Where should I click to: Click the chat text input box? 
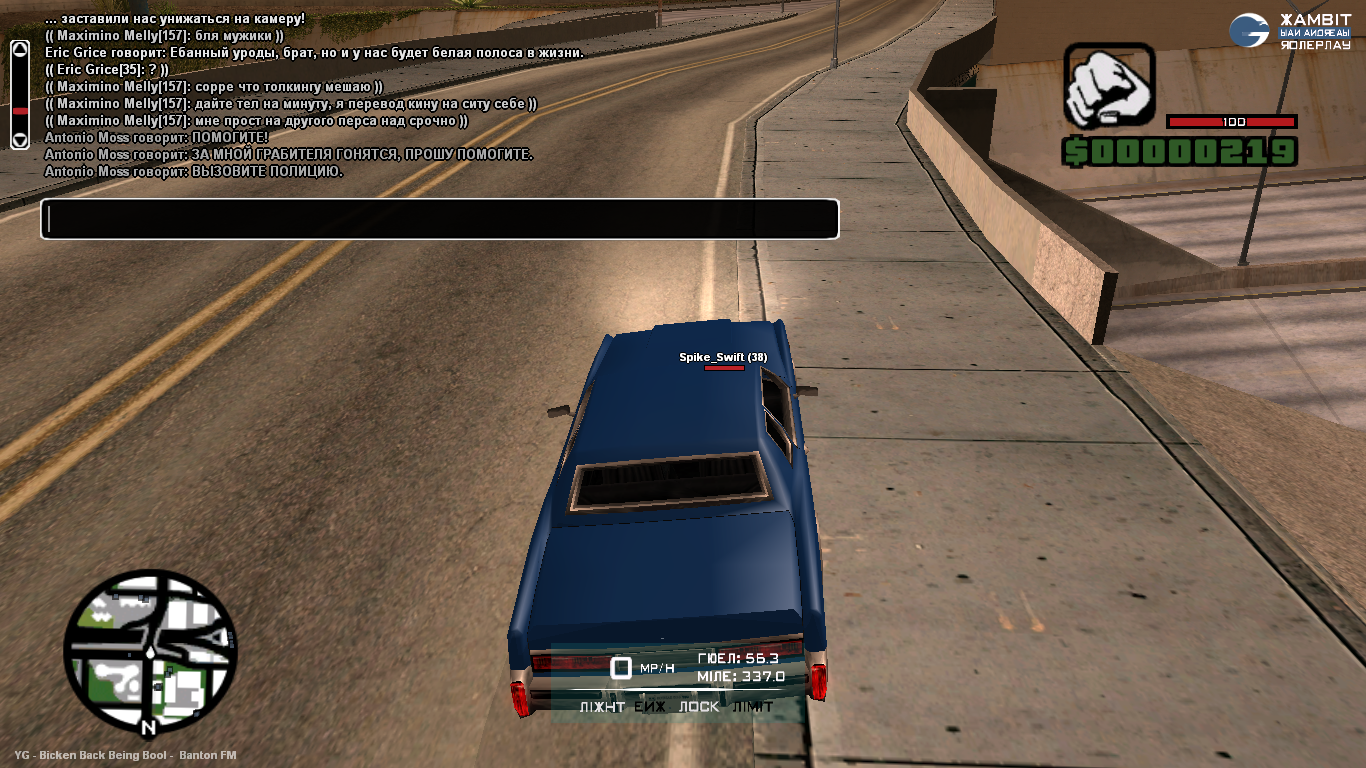(x=439, y=219)
